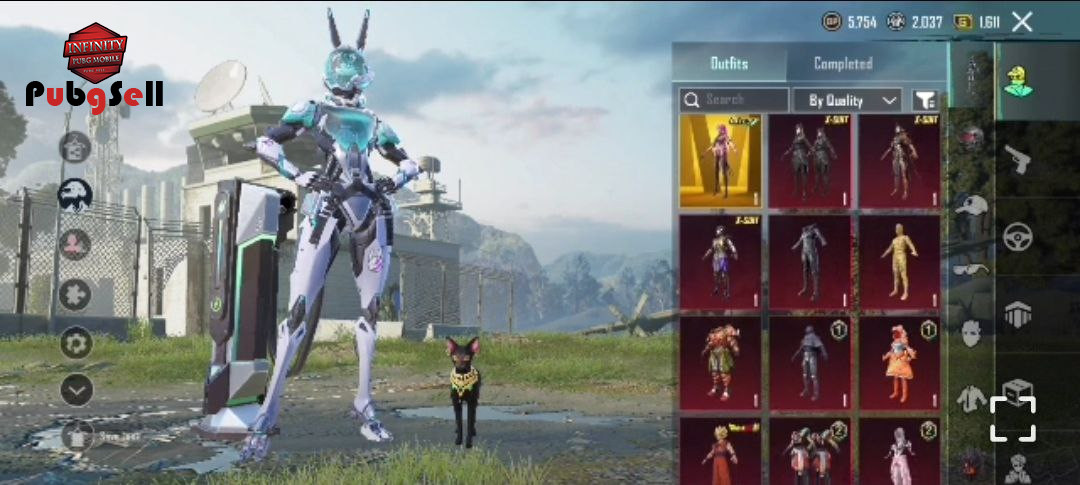Viewport: 1080px width, 485px height.
Task: Select the orange dress outfit
Action: (x=900, y=364)
